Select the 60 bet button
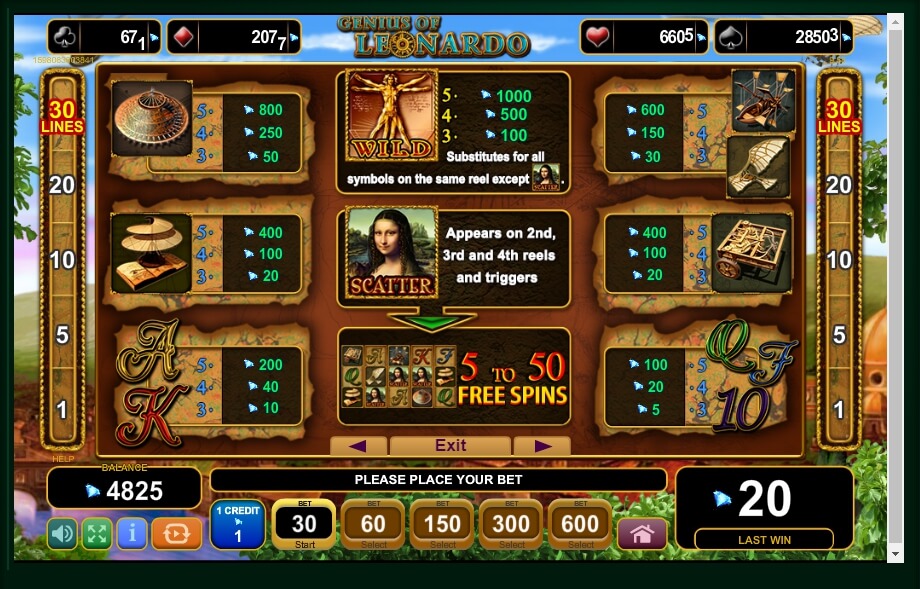Image resolution: width=920 pixels, height=589 pixels. [373, 525]
